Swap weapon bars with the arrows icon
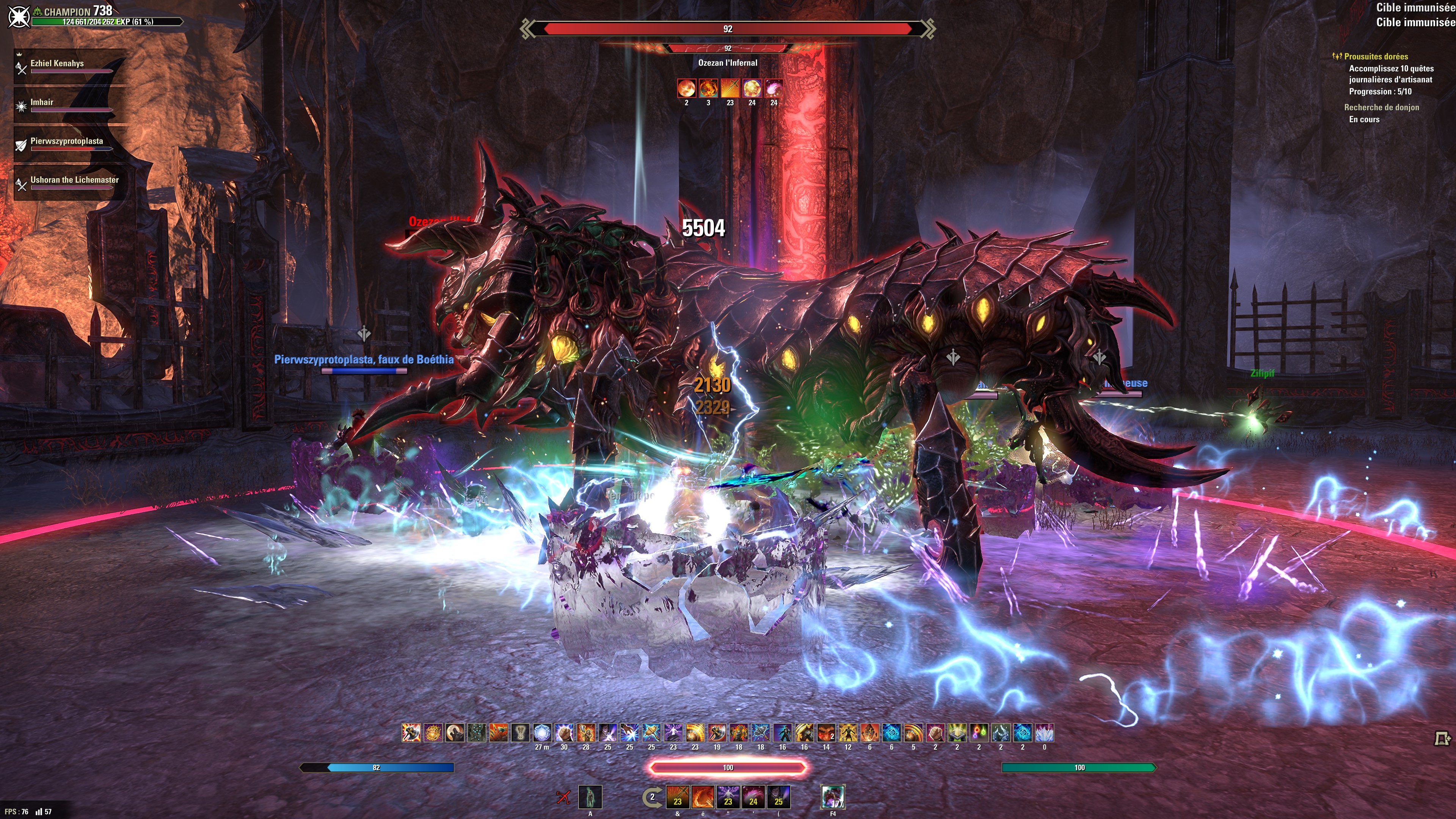 (x=652, y=797)
